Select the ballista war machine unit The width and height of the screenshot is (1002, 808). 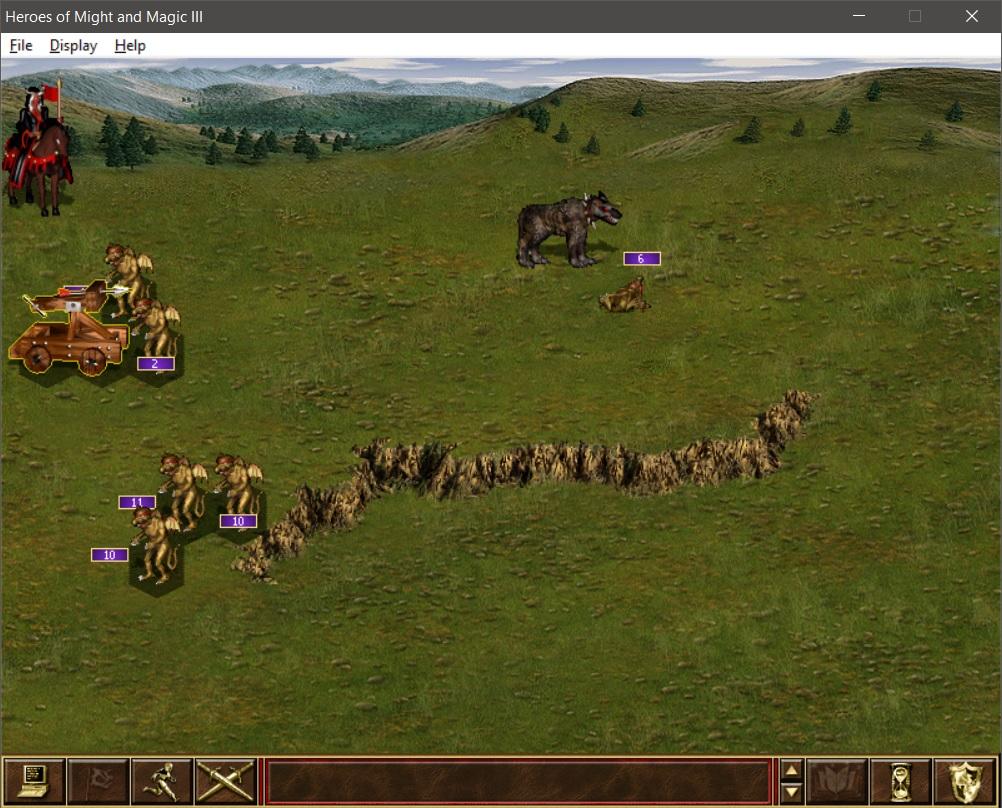(70, 330)
